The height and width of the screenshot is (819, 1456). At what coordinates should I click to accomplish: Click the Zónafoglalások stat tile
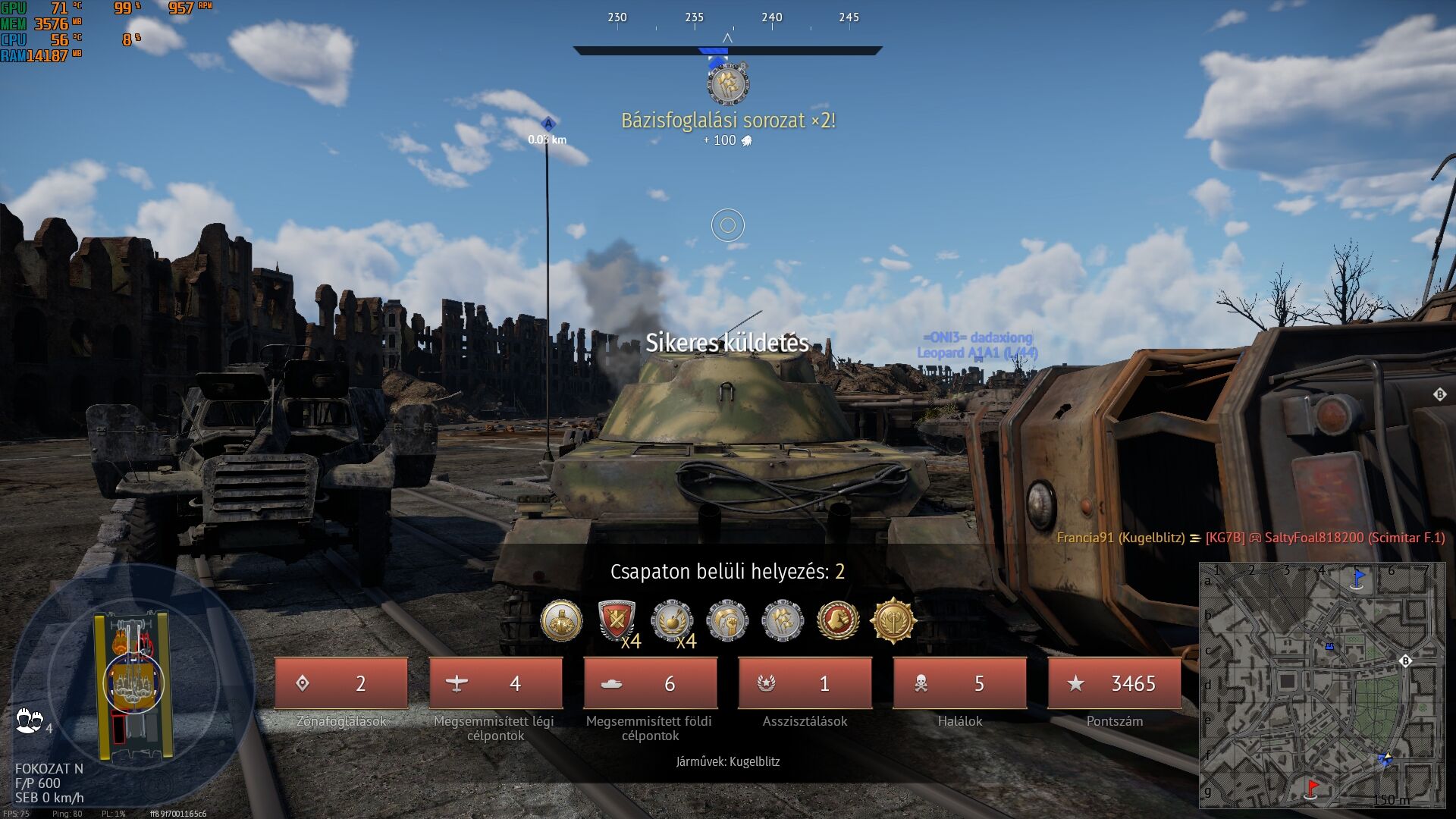click(x=341, y=683)
